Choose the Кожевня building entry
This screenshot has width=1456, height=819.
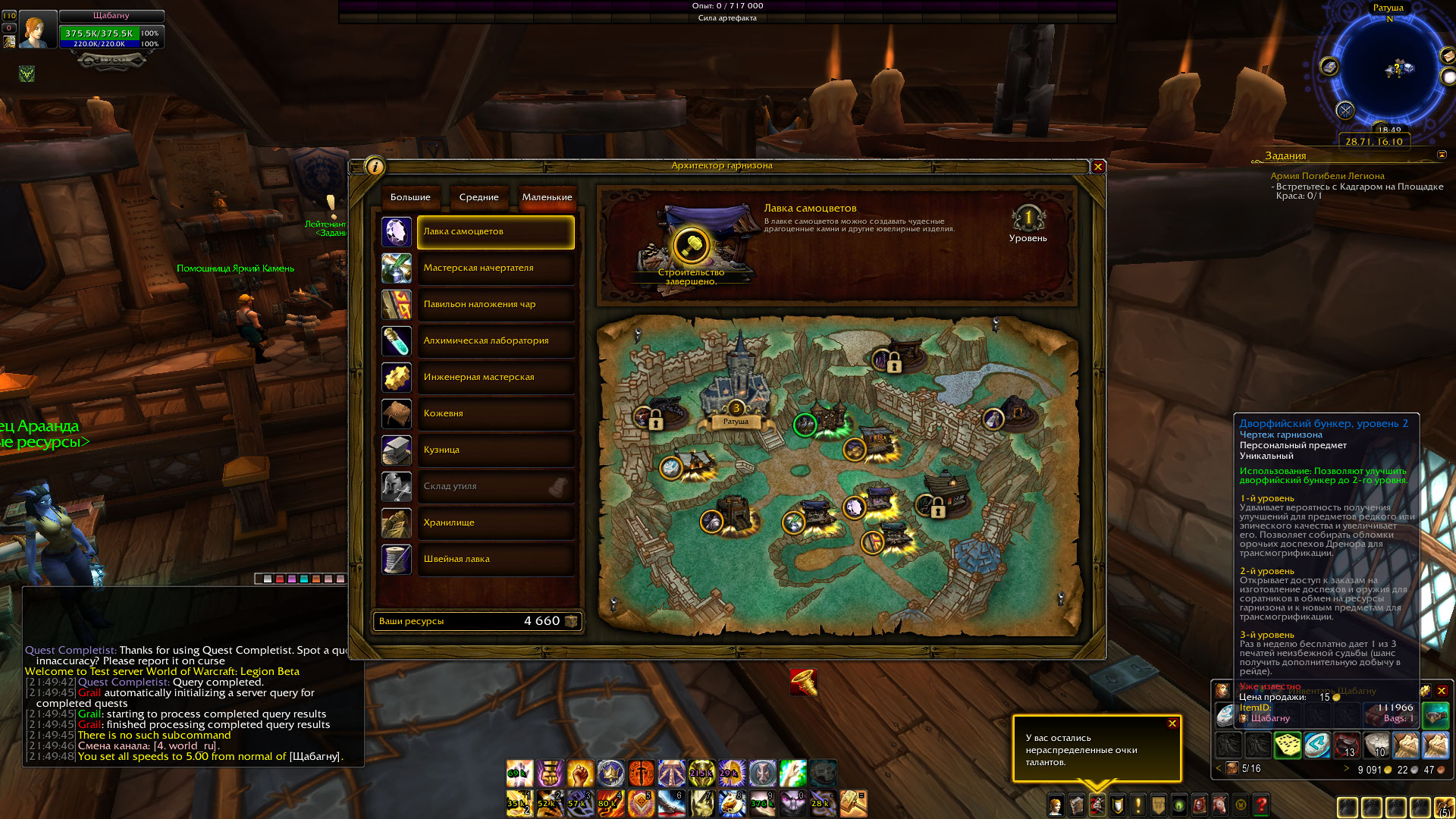[495, 414]
